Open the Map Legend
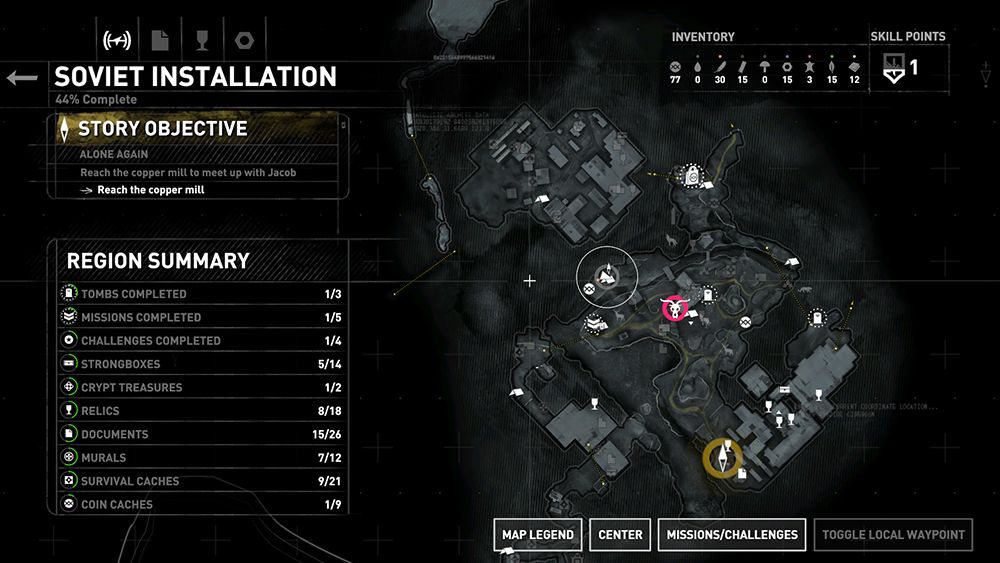1000x563 pixels. pos(537,535)
